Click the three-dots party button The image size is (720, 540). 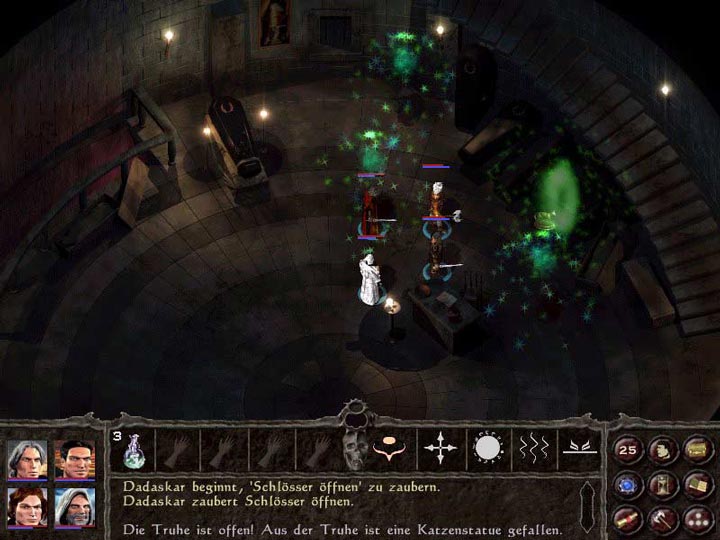[x=696, y=519]
